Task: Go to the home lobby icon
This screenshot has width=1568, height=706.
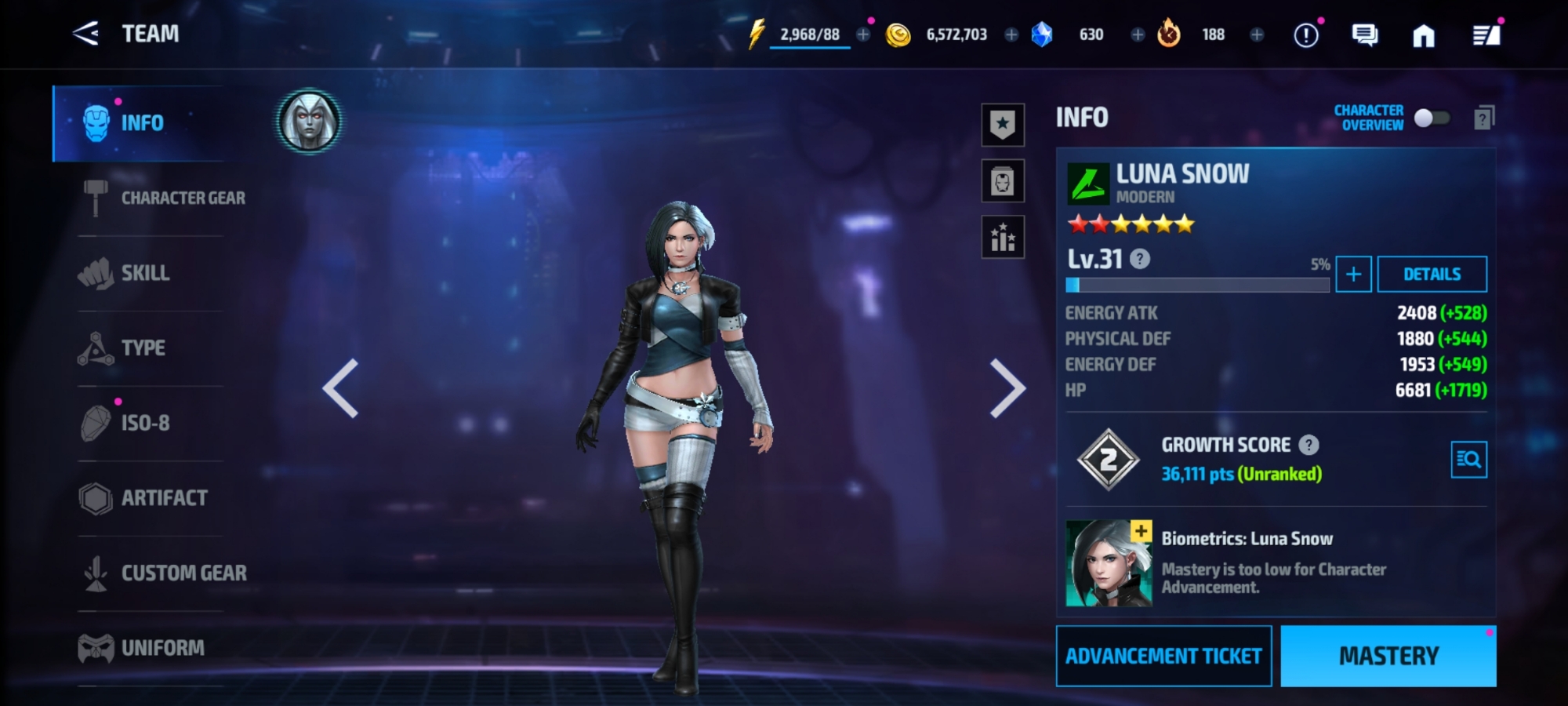Action: (x=1424, y=35)
